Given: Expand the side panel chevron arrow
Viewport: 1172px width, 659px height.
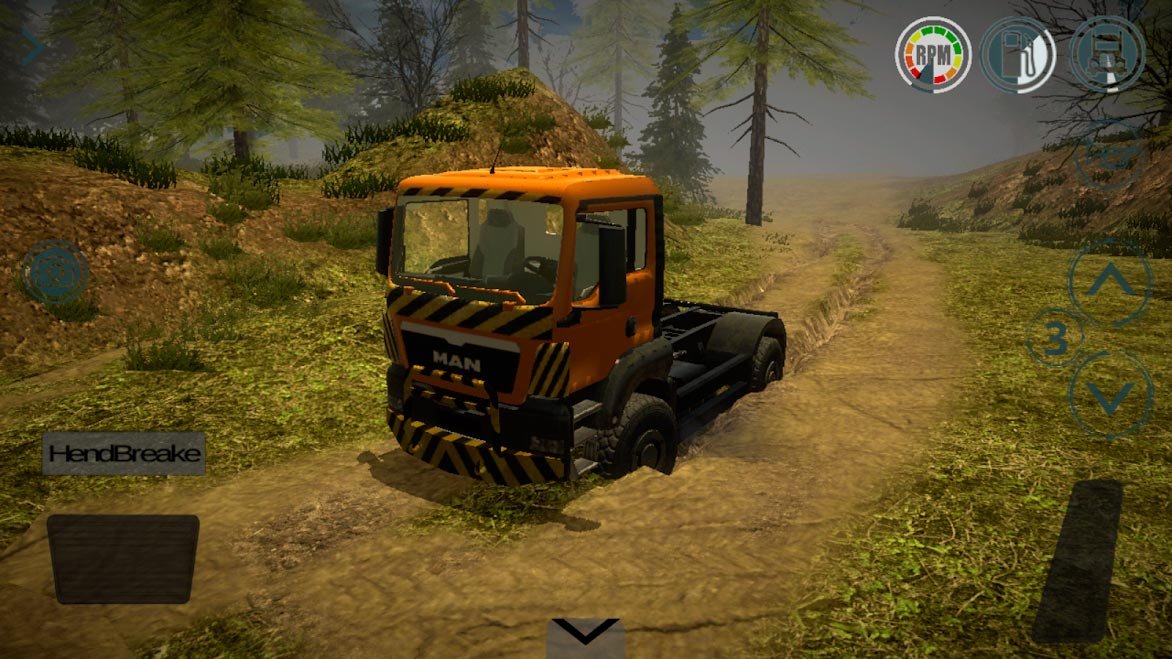Looking at the screenshot, I should pyautogui.click(x=32, y=46).
